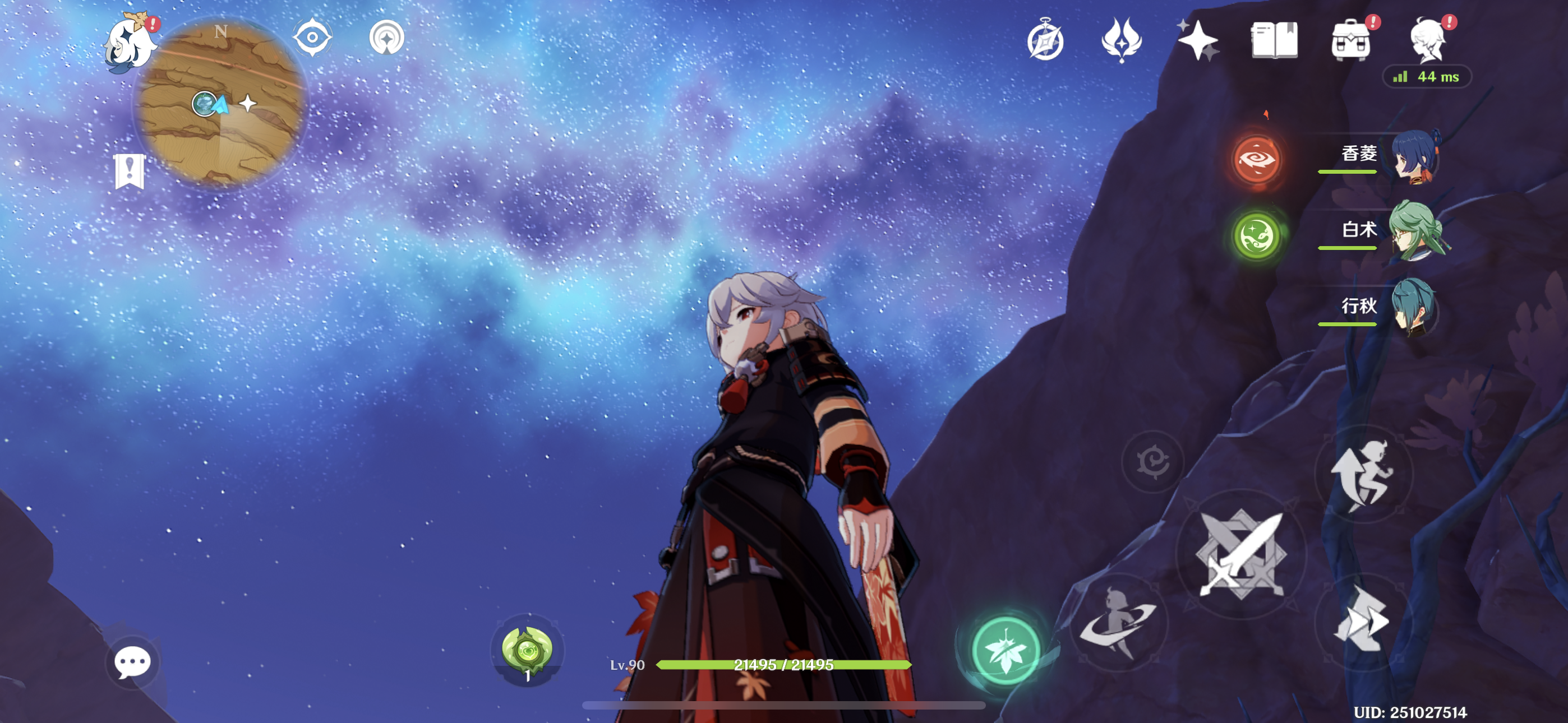This screenshot has height=723, width=1568.
Task: Open the Adventurer Handbook book icon
Action: coord(1274,40)
